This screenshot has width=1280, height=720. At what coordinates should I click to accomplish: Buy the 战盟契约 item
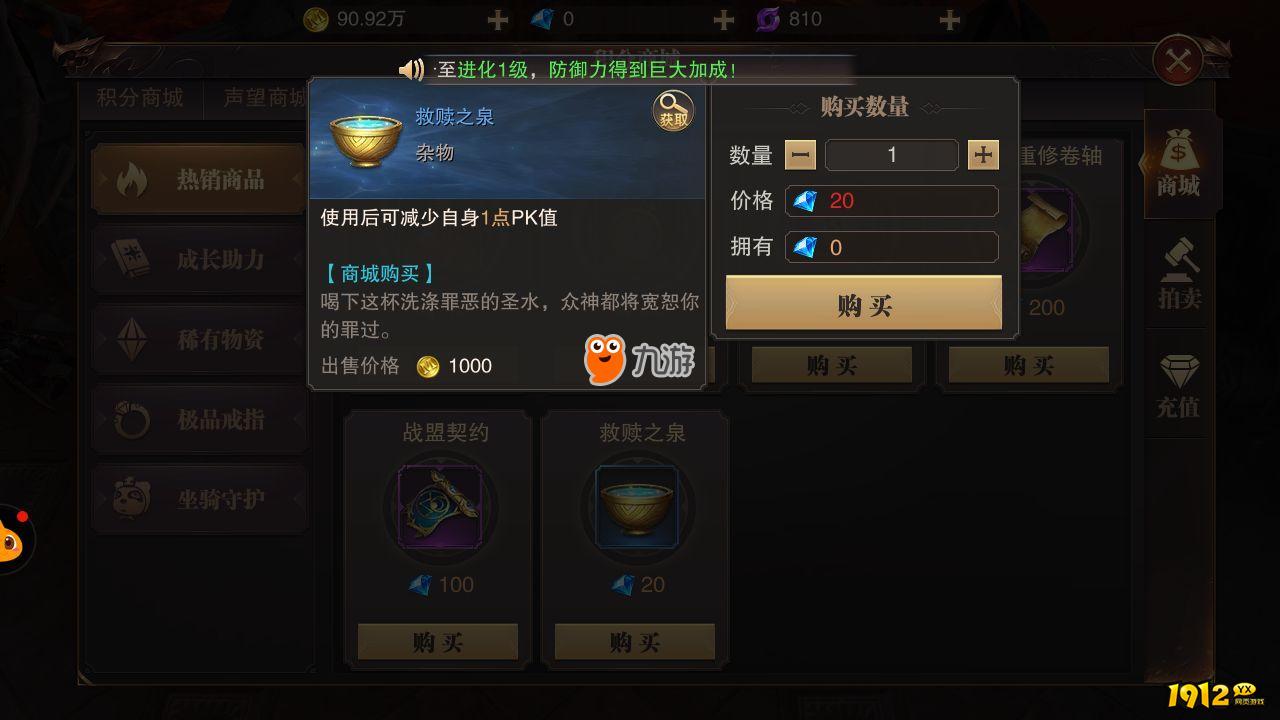pyautogui.click(x=438, y=641)
